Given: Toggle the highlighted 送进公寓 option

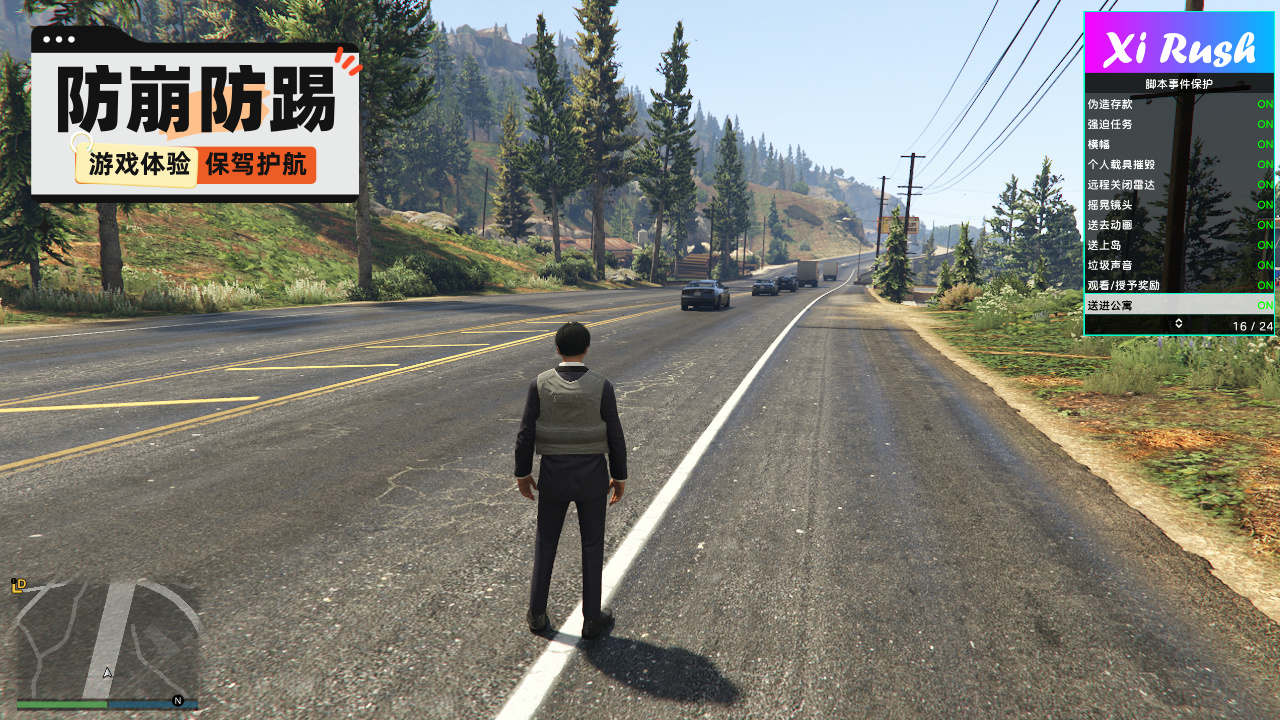Looking at the screenshot, I should (x=1180, y=305).
